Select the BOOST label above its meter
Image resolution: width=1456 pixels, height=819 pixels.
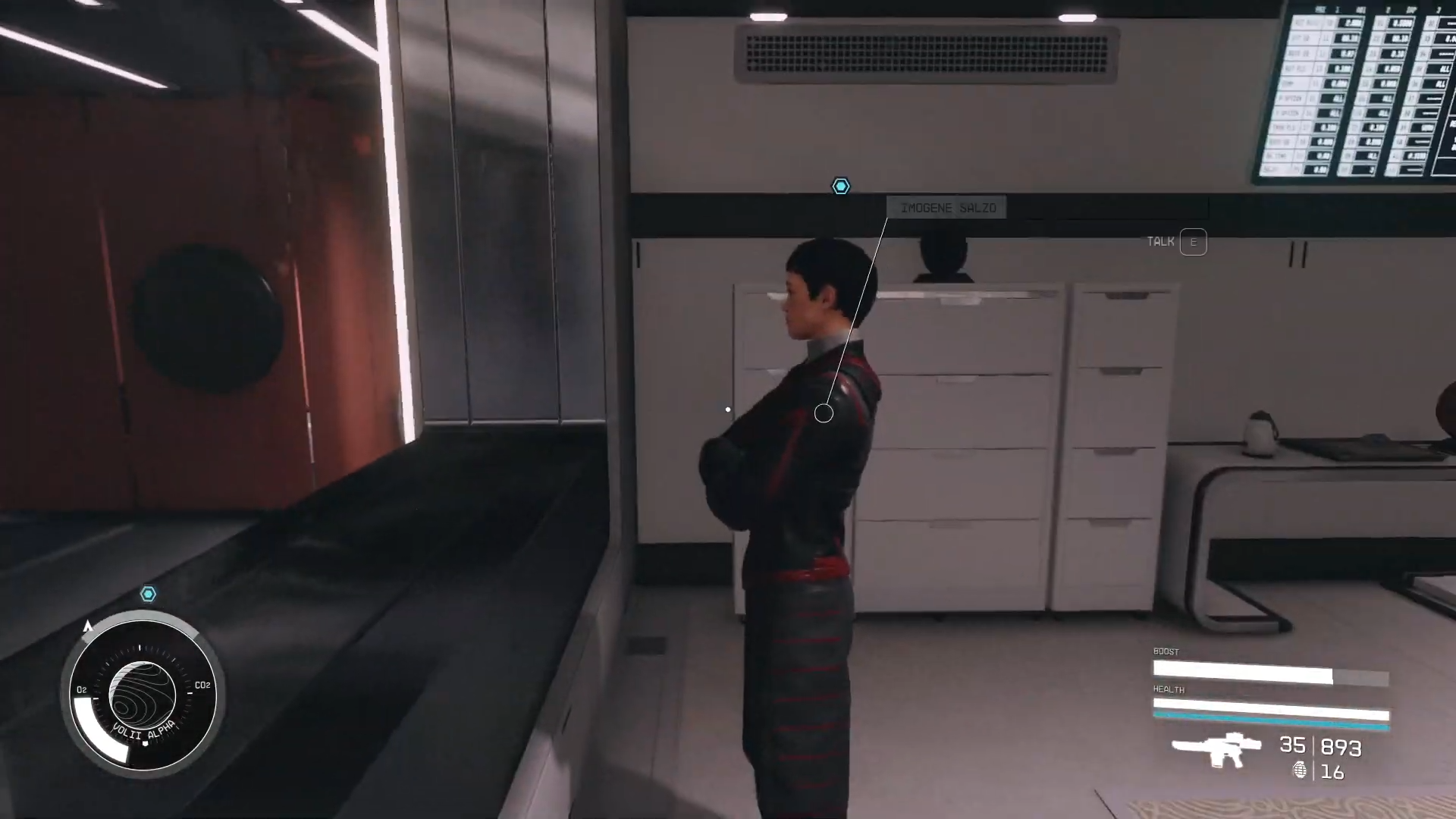(1166, 651)
